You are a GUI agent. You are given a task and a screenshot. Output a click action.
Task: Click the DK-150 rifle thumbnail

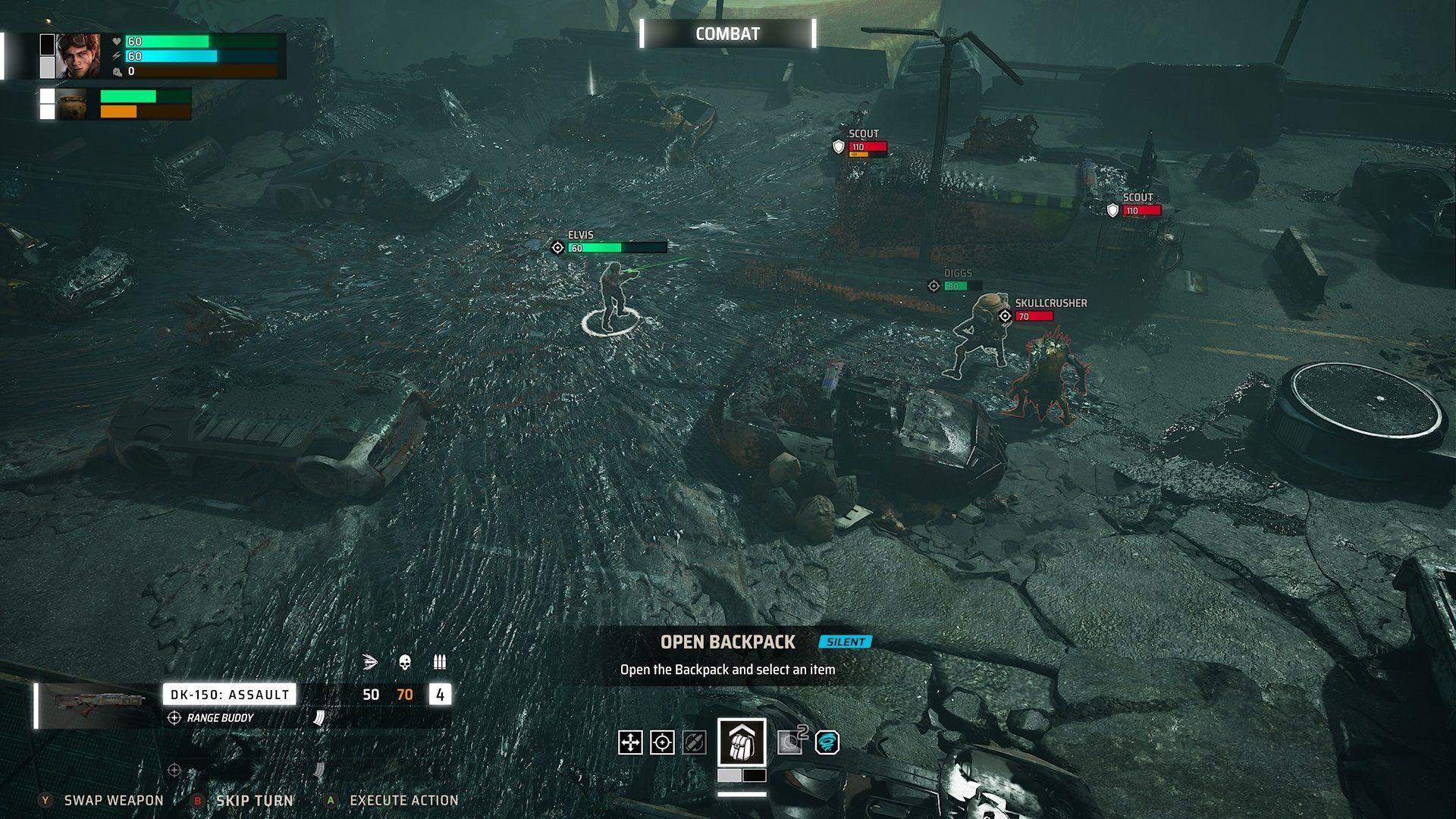[x=99, y=703]
